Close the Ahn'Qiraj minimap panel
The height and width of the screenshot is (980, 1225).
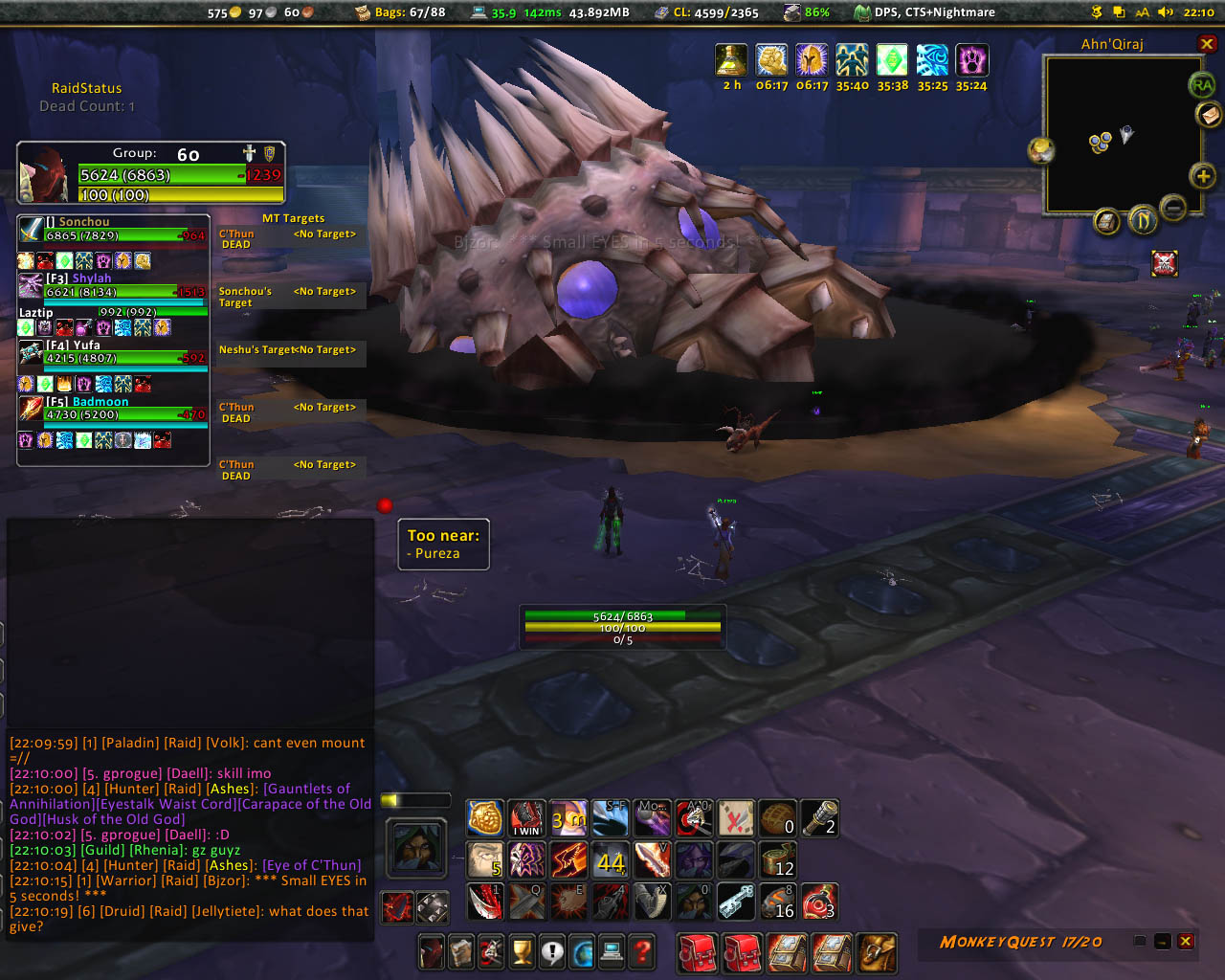click(x=1207, y=44)
